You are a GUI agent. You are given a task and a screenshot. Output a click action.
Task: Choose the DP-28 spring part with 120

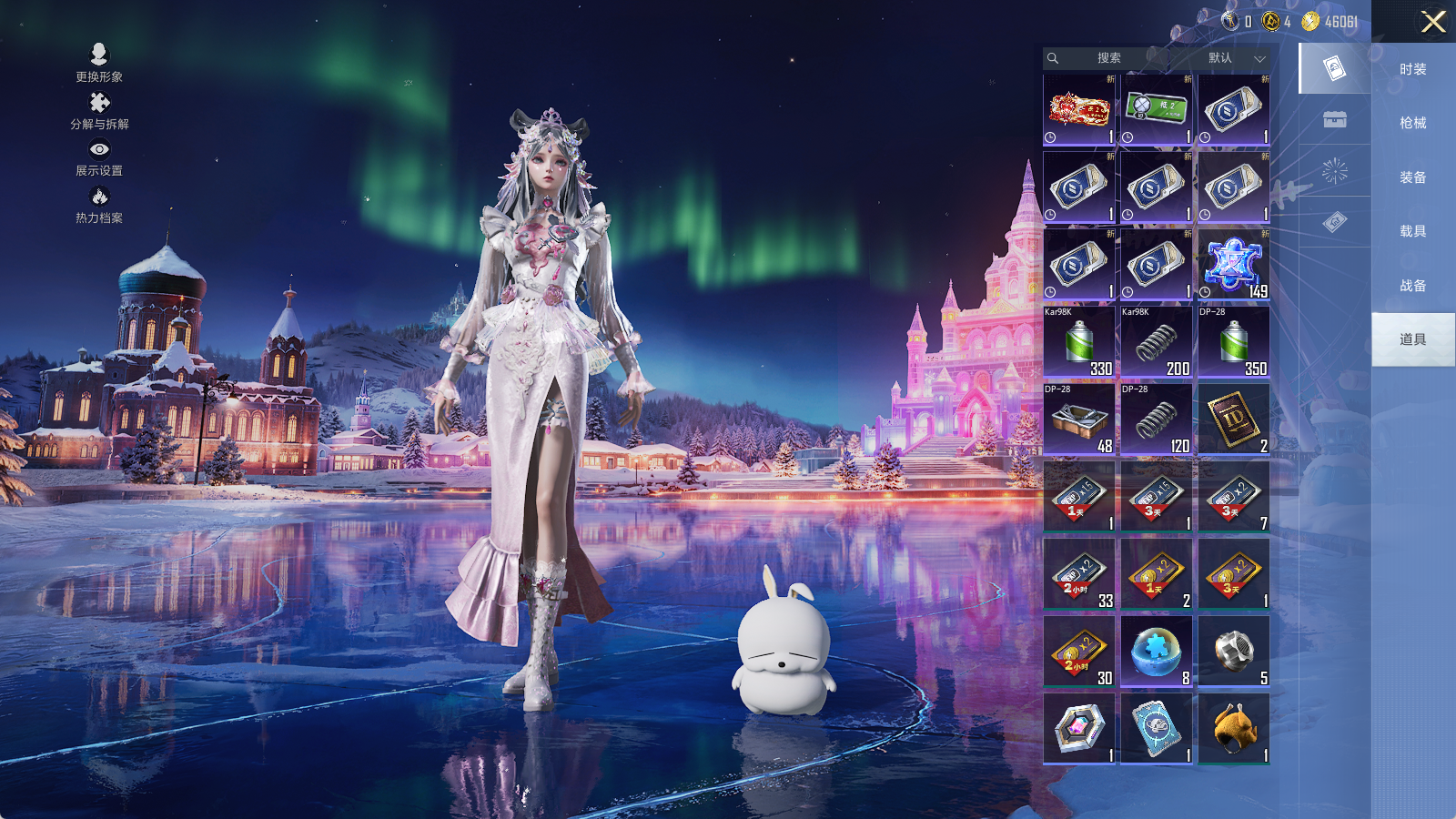pyautogui.click(x=1156, y=420)
